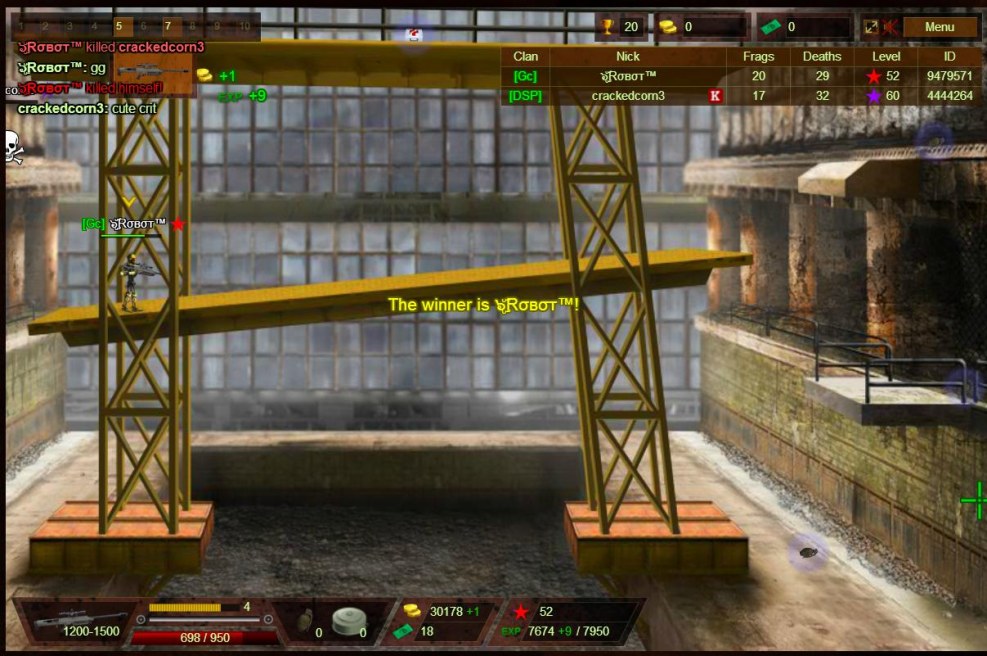Select weapon slot 7
The height and width of the screenshot is (656, 987).
tap(167, 26)
